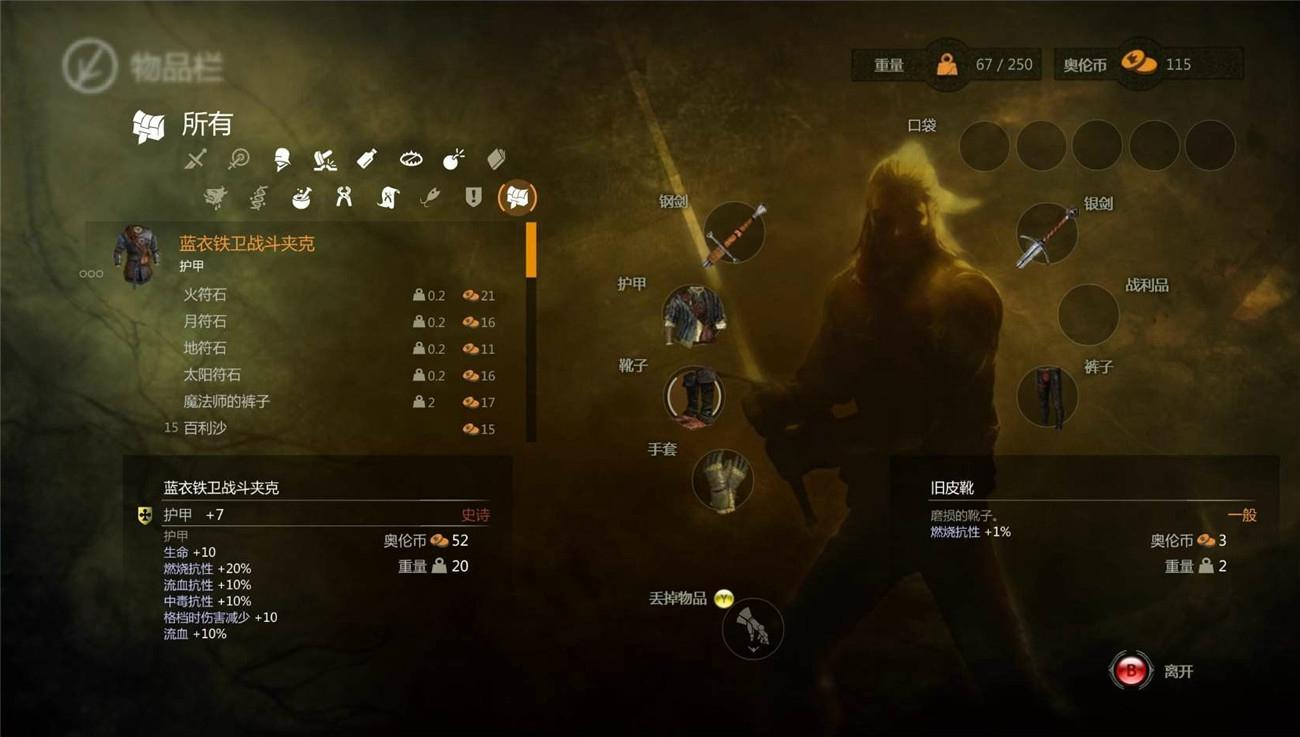The width and height of the screenshot is (1300, 737).
Task: Open the books category tab
Action: (497, 159)
